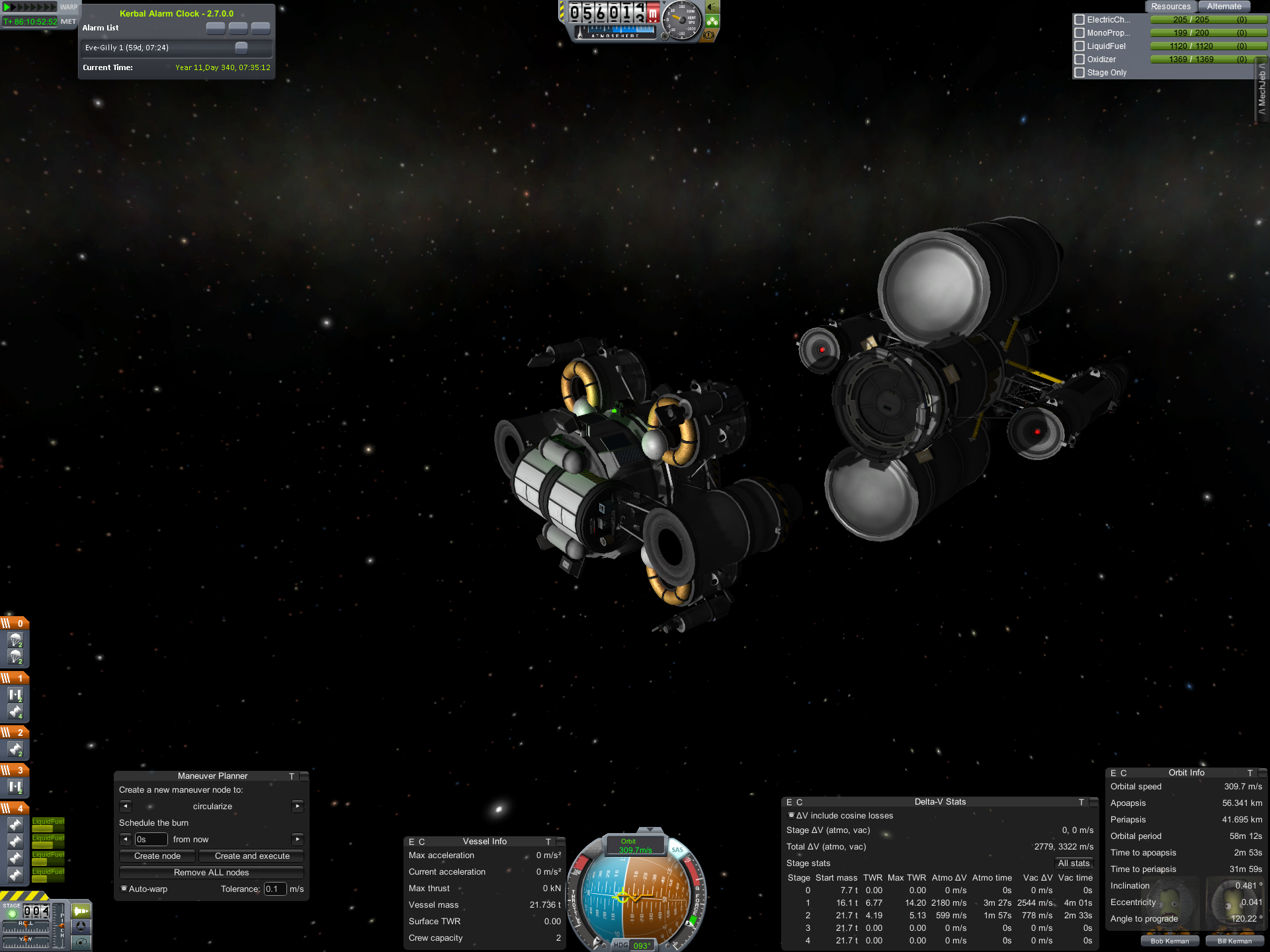
Task: Open the Alternate resources tab
Action: pyautogui.click(x=1224, y=7)
